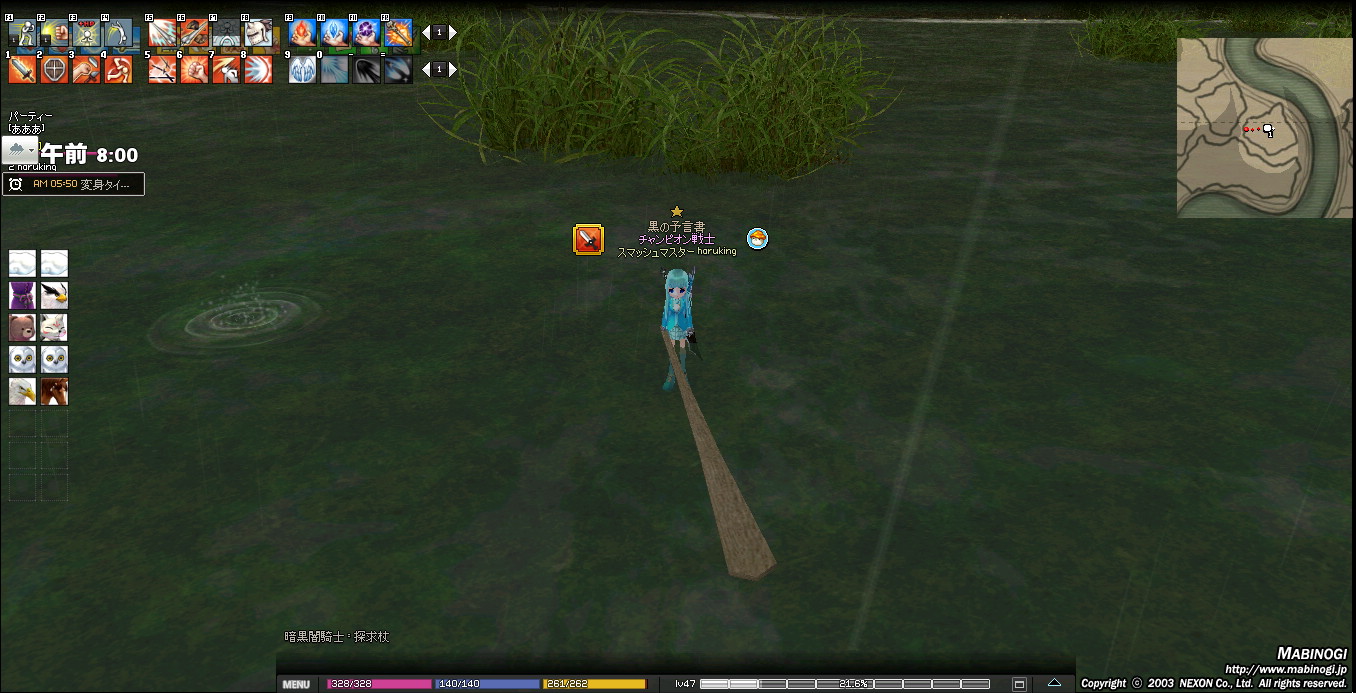Select the helmeted knight face skill icon
The height and width of the screenshot is (693, 1356).
click(258, 33)
